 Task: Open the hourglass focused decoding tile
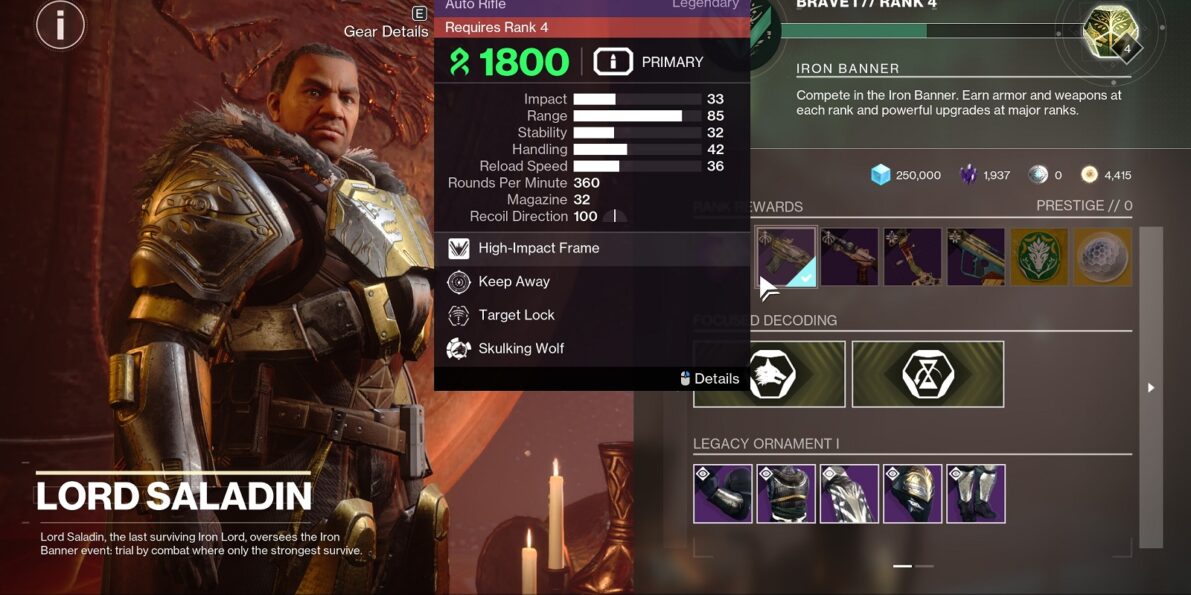coord(928,374)
